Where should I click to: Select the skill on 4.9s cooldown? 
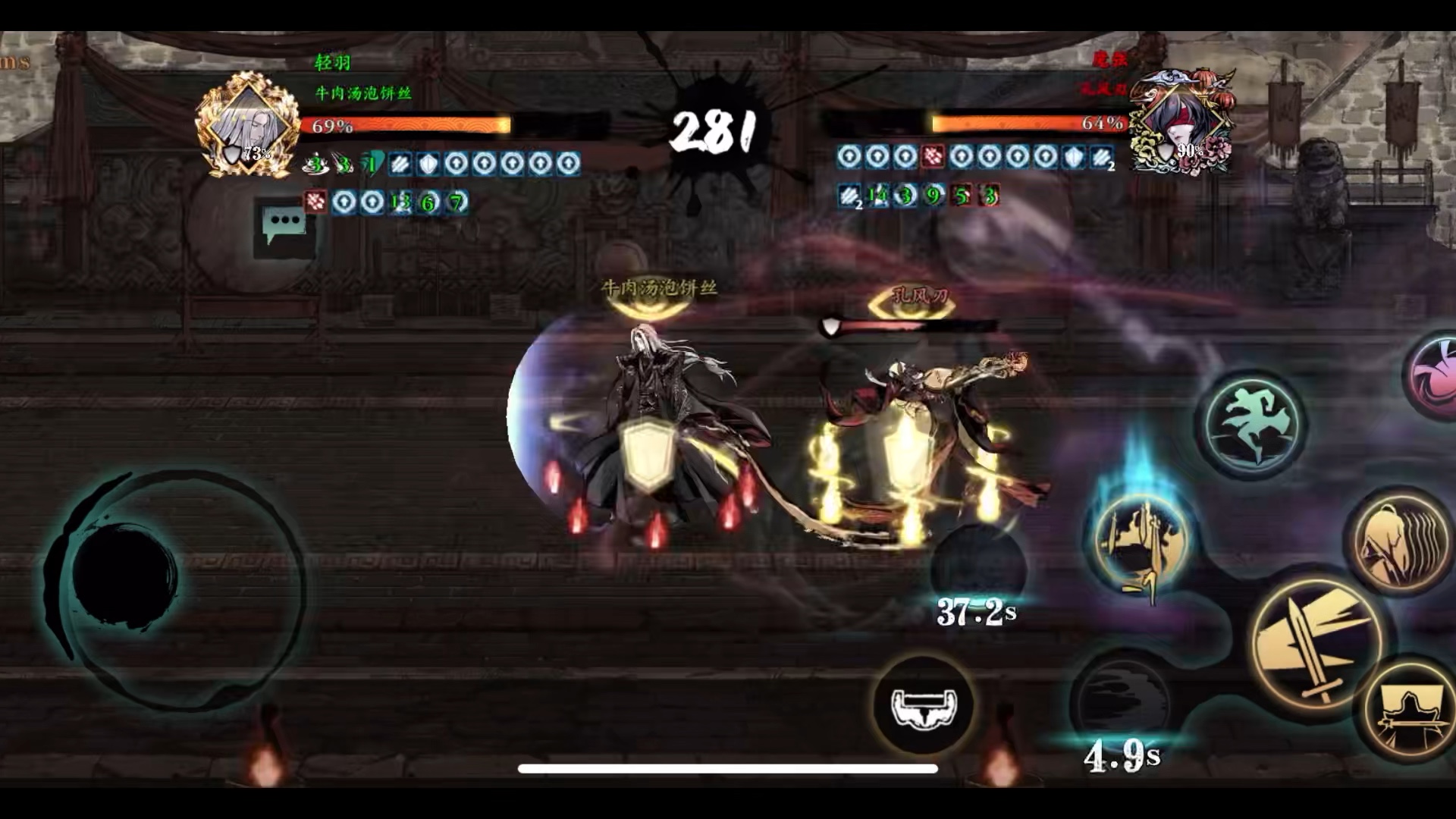pyautogui.click(x=1121, y=705)
